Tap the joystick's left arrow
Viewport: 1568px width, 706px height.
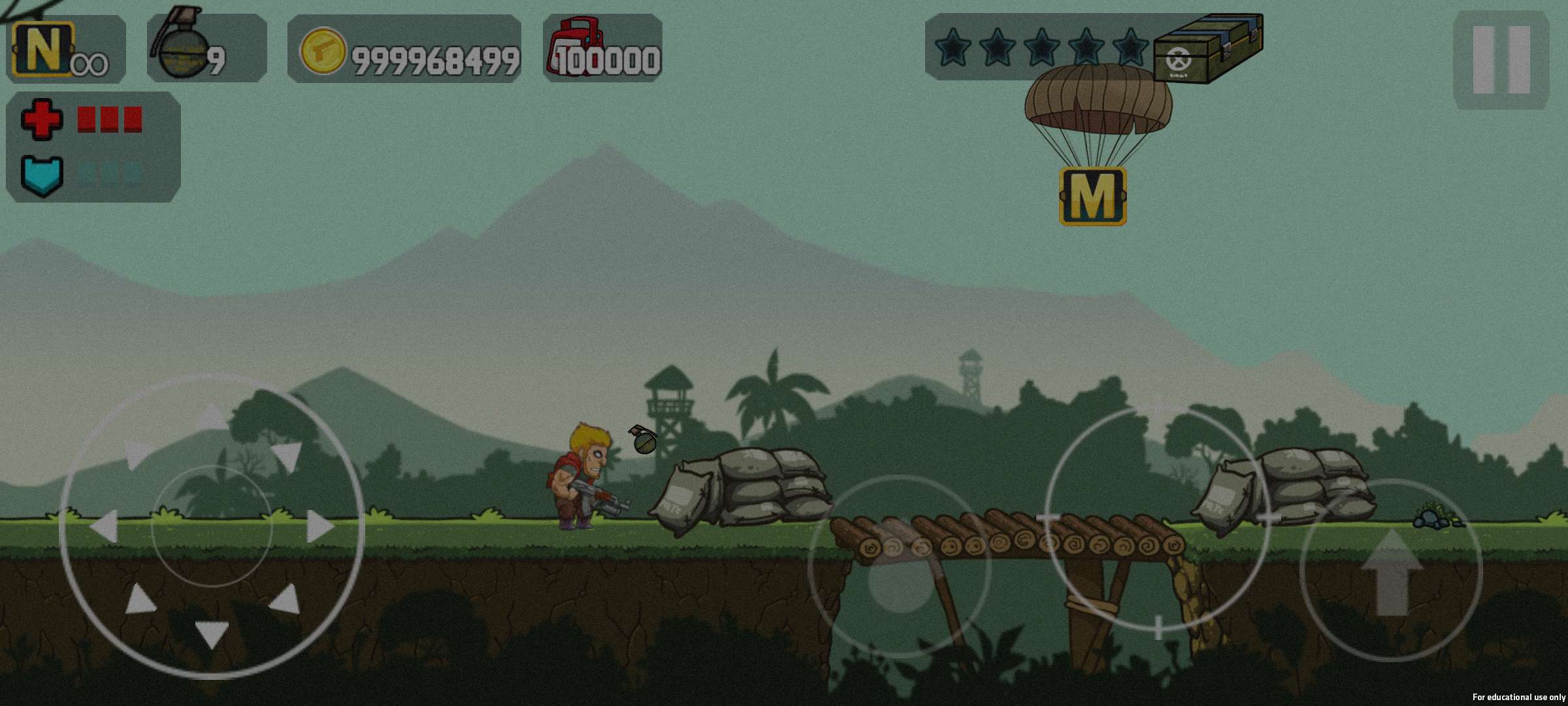click(105, 526)
